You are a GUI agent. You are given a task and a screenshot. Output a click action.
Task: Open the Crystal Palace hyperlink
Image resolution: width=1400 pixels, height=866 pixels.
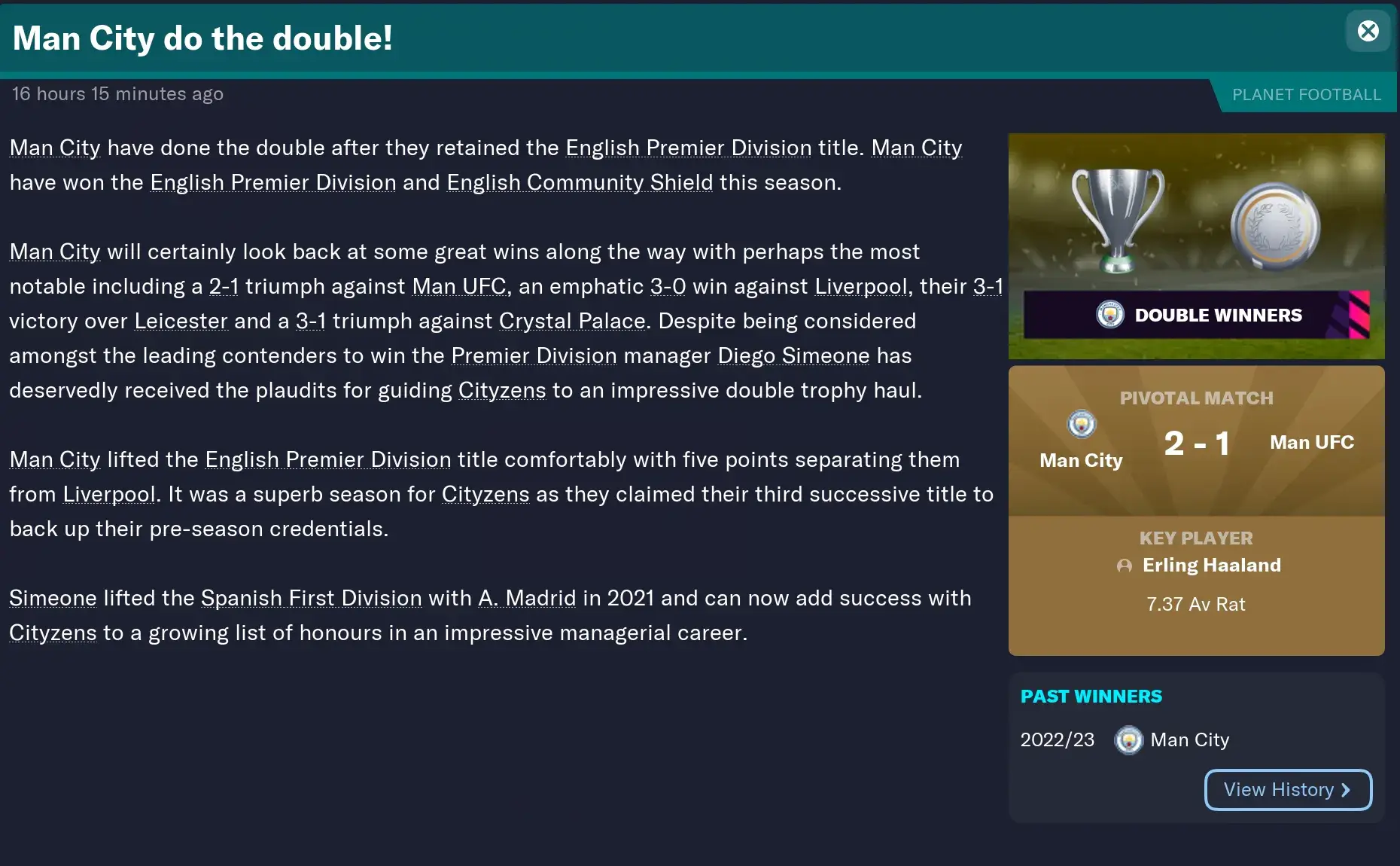[568, 320]
